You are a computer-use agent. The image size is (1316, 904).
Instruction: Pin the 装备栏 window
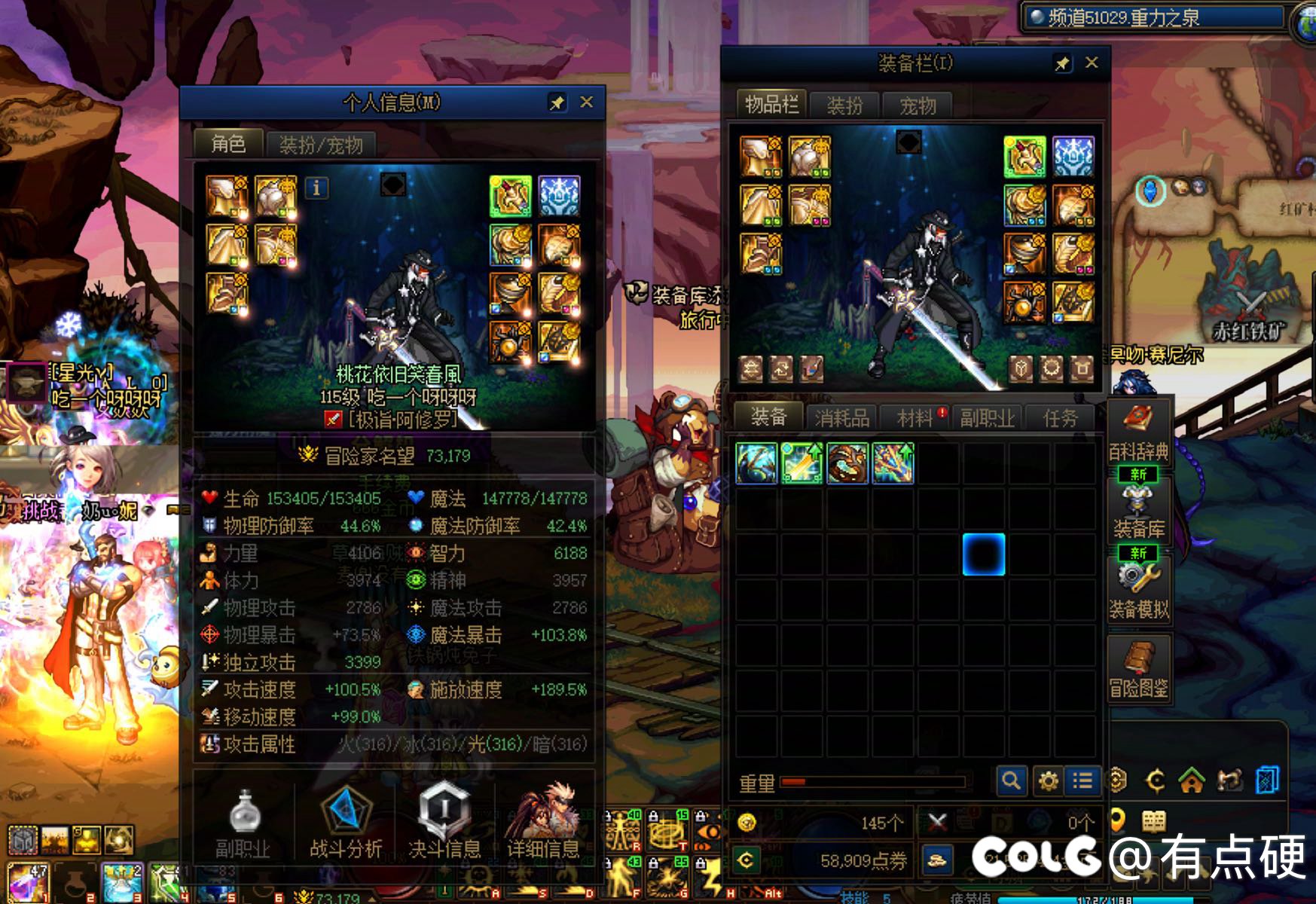(x=1062, y=64)
